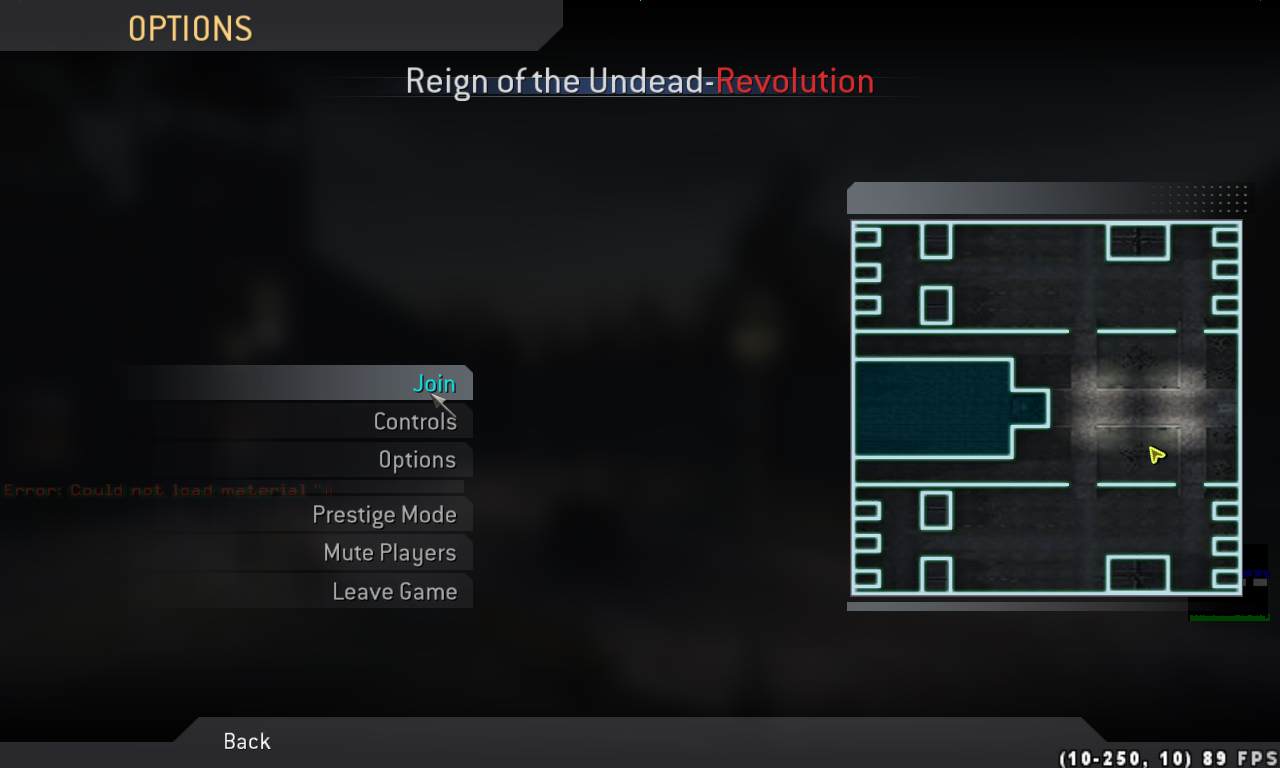Click the level overview map
This screenshot has width=1280, height=768.
1046,407
